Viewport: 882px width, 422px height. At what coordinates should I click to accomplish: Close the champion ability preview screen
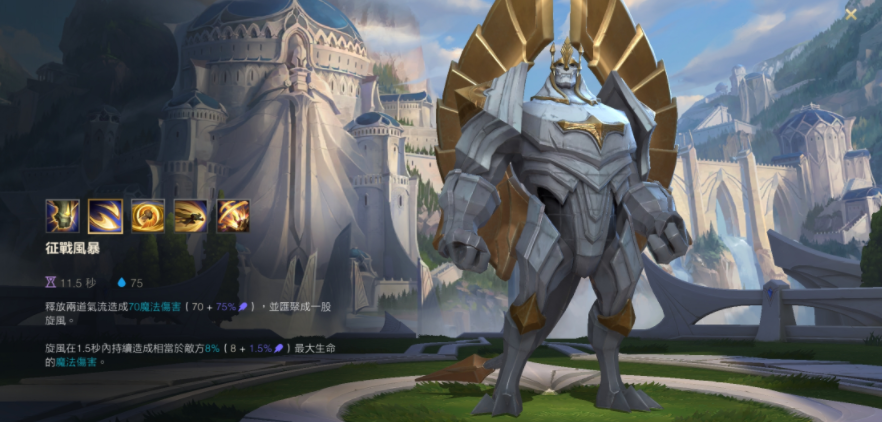click(x=851, y=14)
